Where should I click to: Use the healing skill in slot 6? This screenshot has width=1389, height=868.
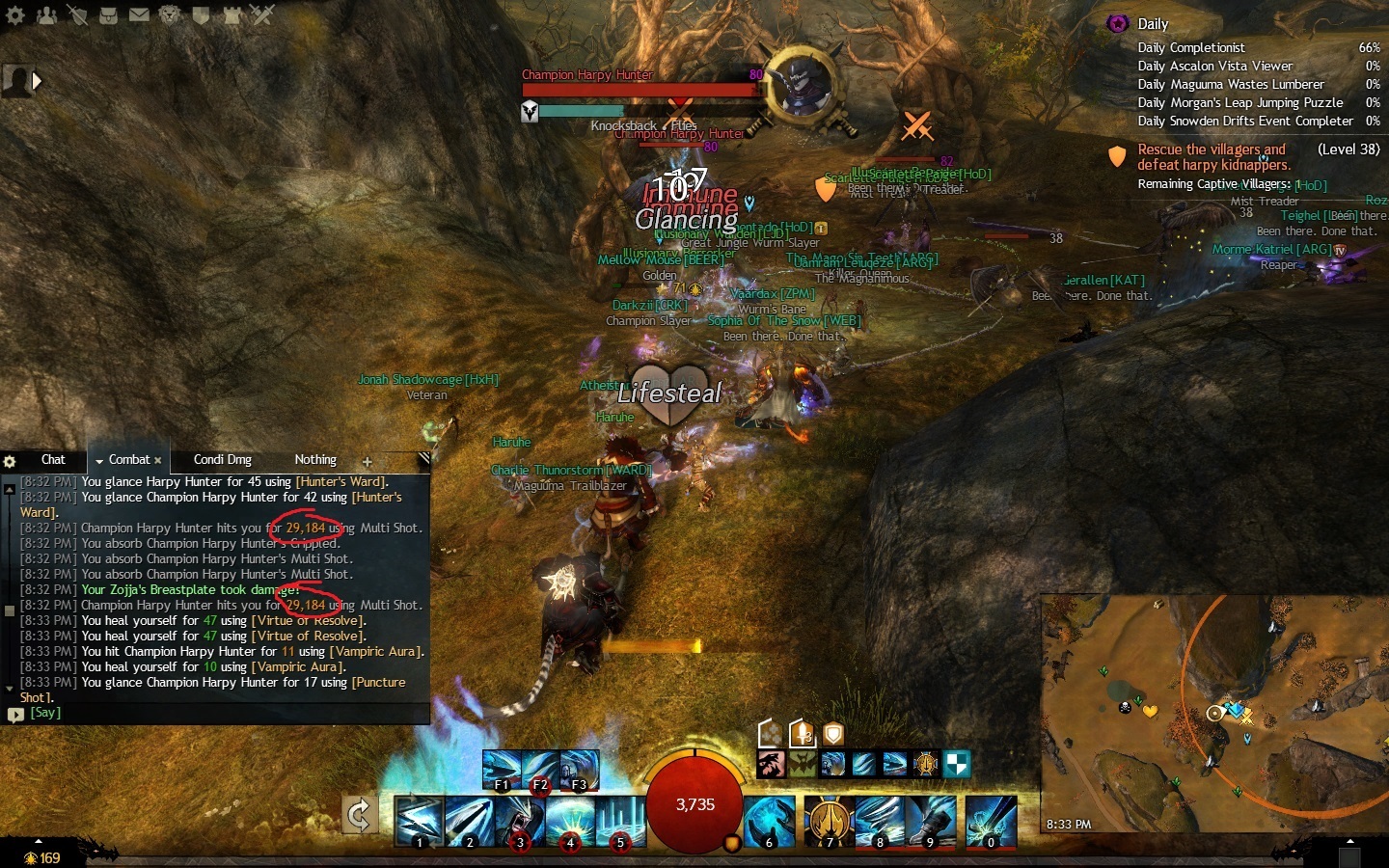click(x=769, y=821)
